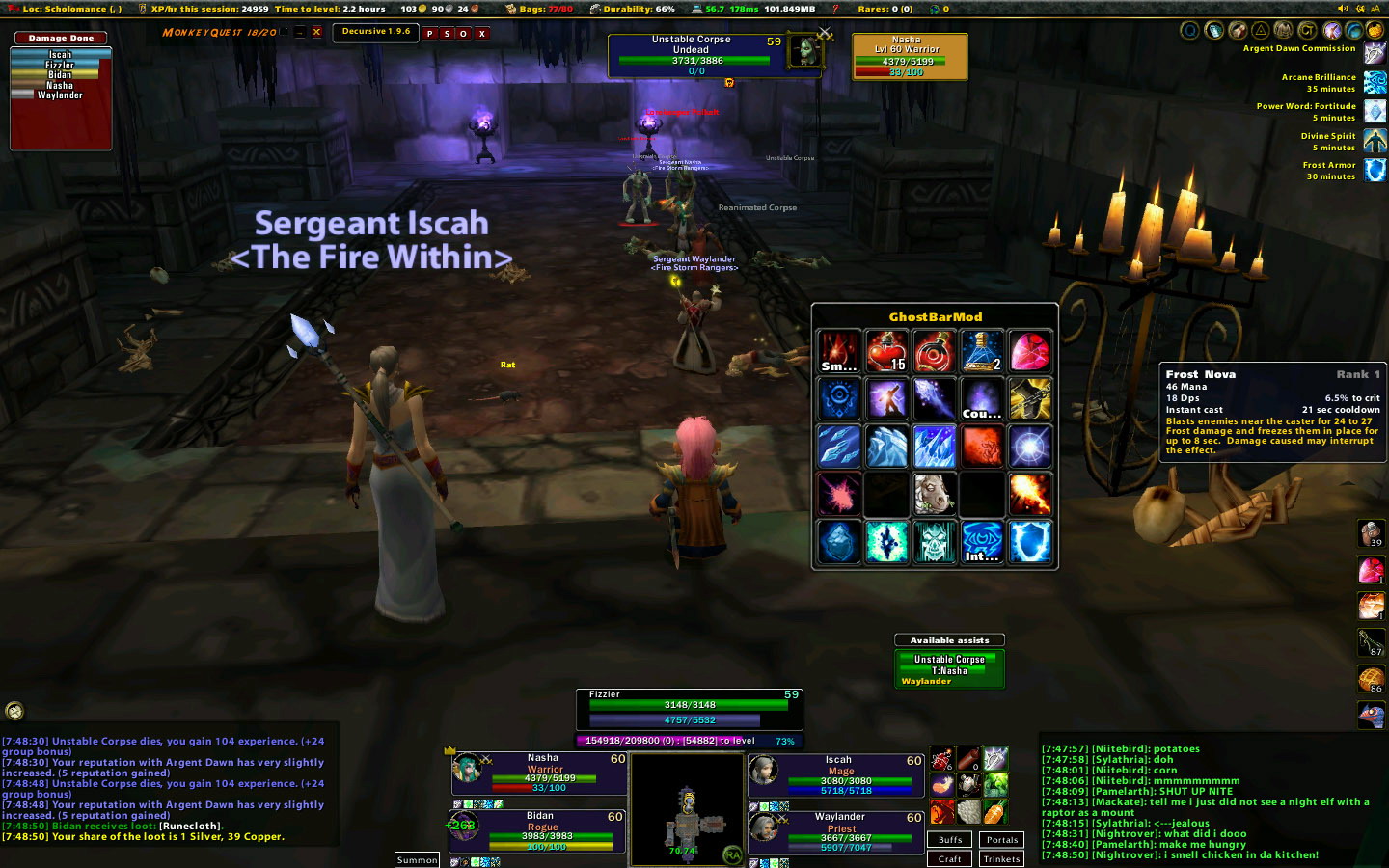Cast the blue Ice Barrier shield icon
This screenshot has height=868, width=1389.
coord(1029,541)
